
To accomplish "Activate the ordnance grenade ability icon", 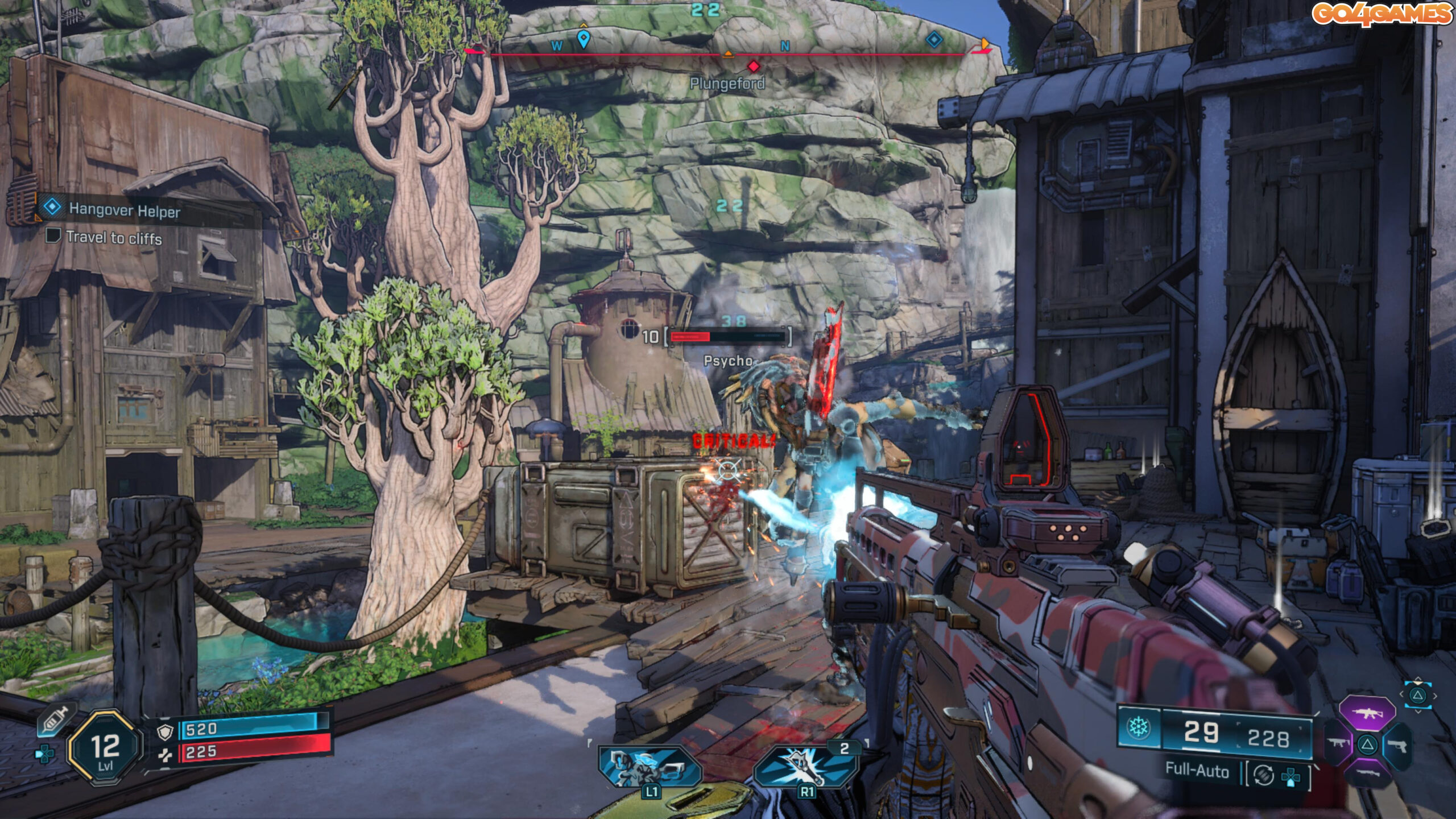I will [805, 767].
